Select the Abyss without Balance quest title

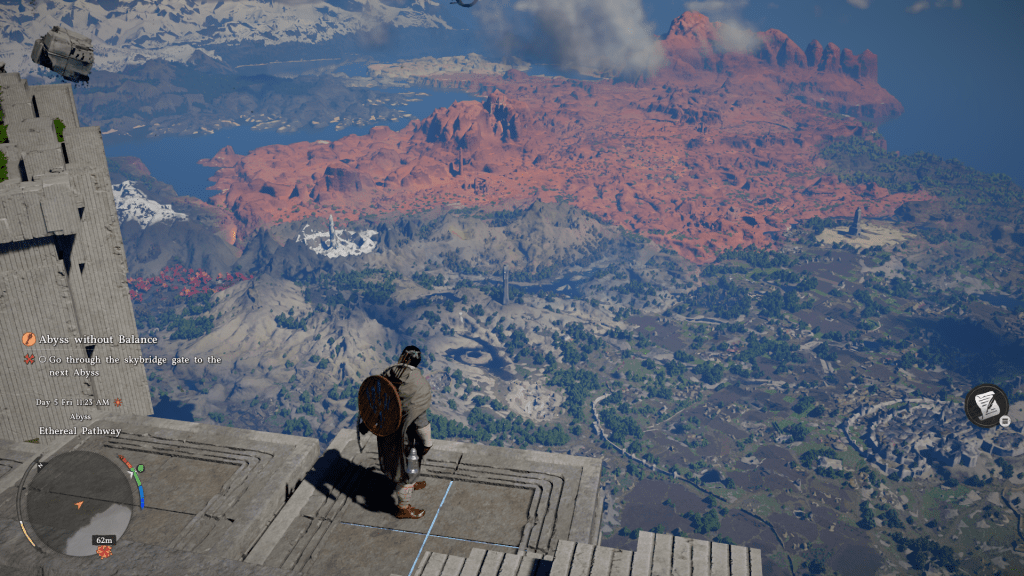(x=98, y=339)
